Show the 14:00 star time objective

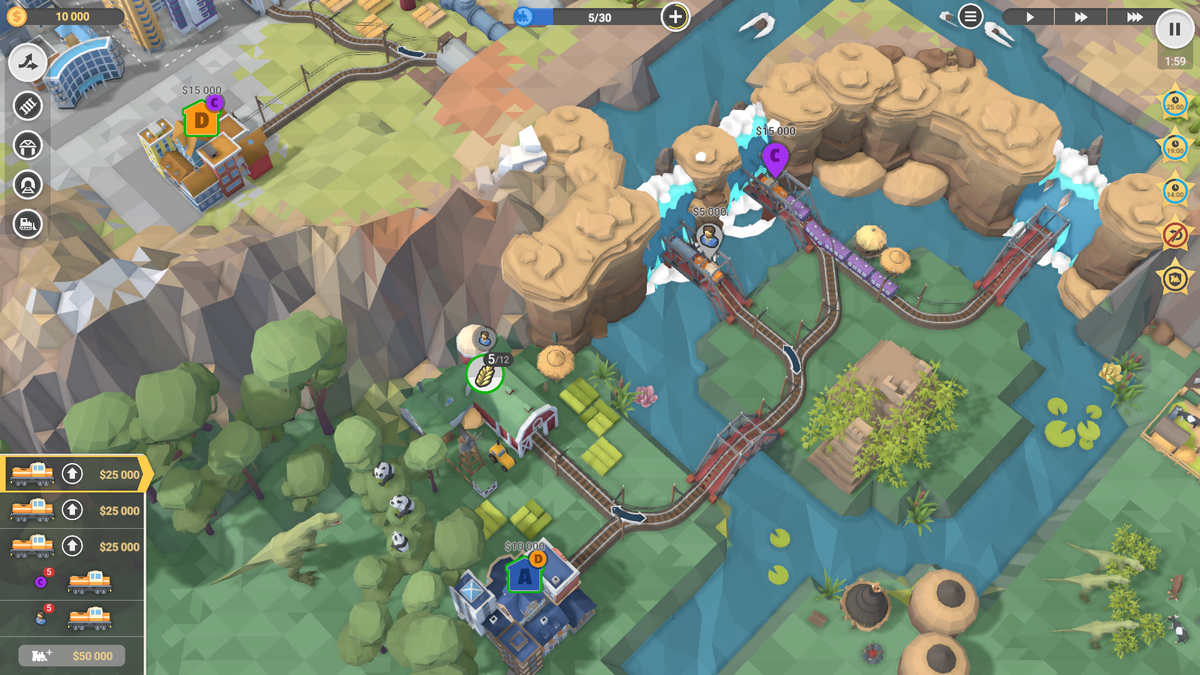pyautogui.click(x=1174, y=190)
